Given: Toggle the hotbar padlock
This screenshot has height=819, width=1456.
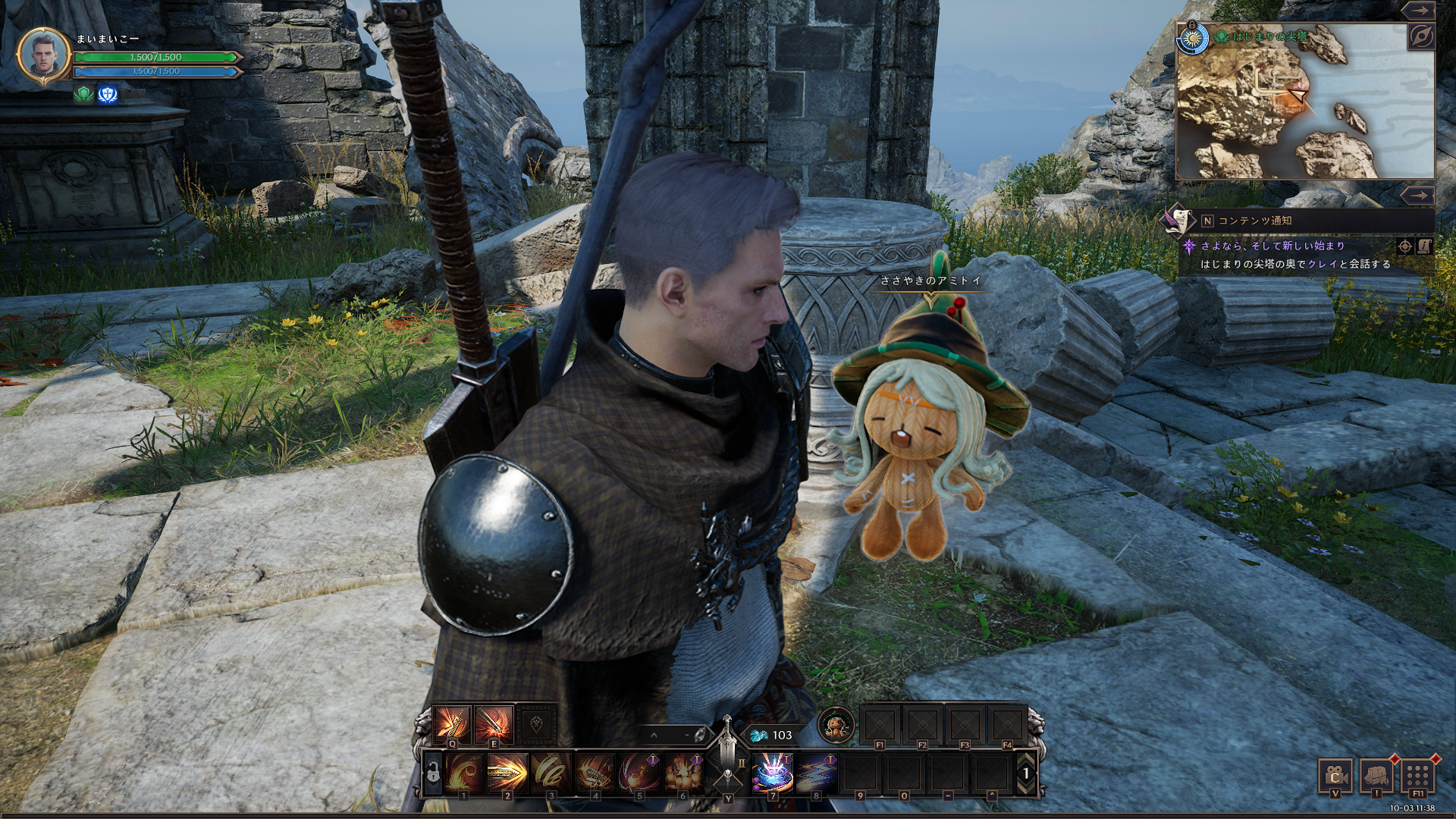Looking at the screenshot, I should point(433,773).
